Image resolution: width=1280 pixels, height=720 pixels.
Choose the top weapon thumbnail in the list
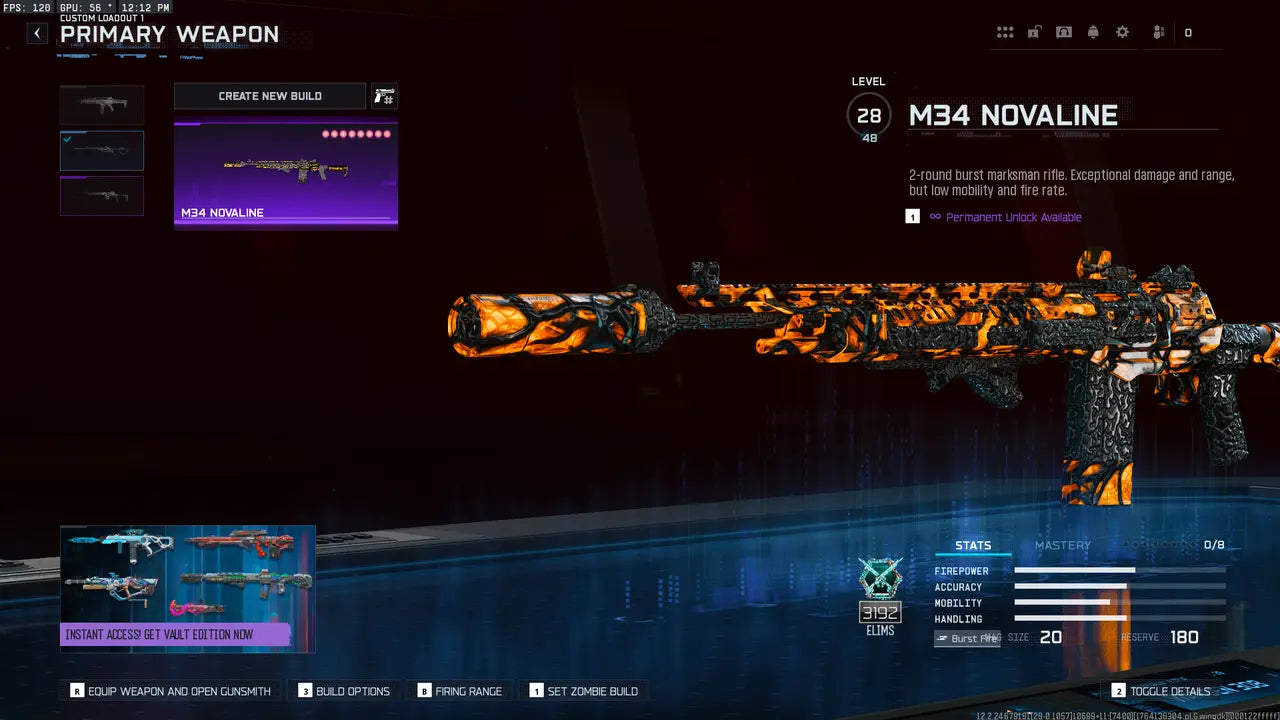[x=102, y=105]
